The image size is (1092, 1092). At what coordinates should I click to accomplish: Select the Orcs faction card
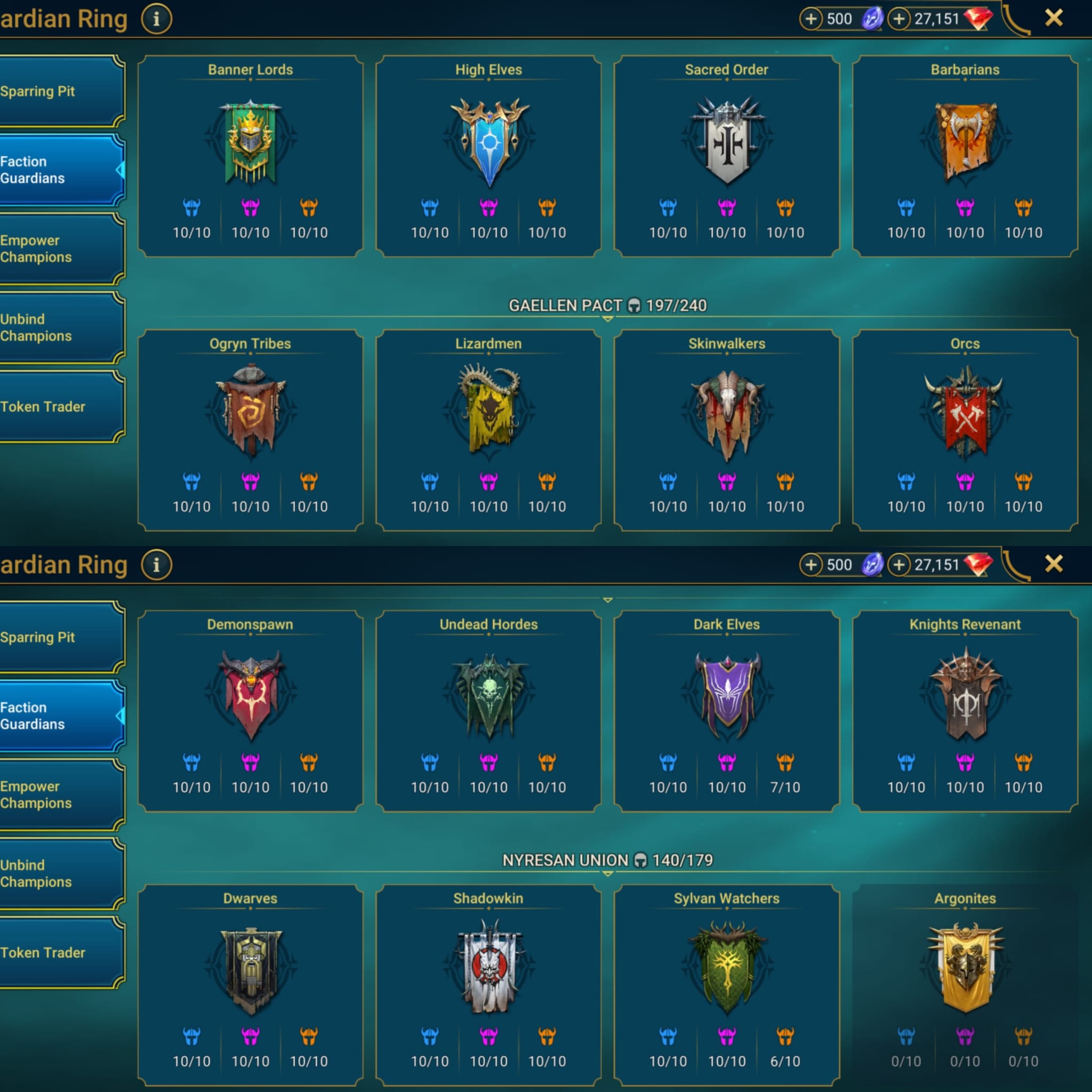coord(965,430)
